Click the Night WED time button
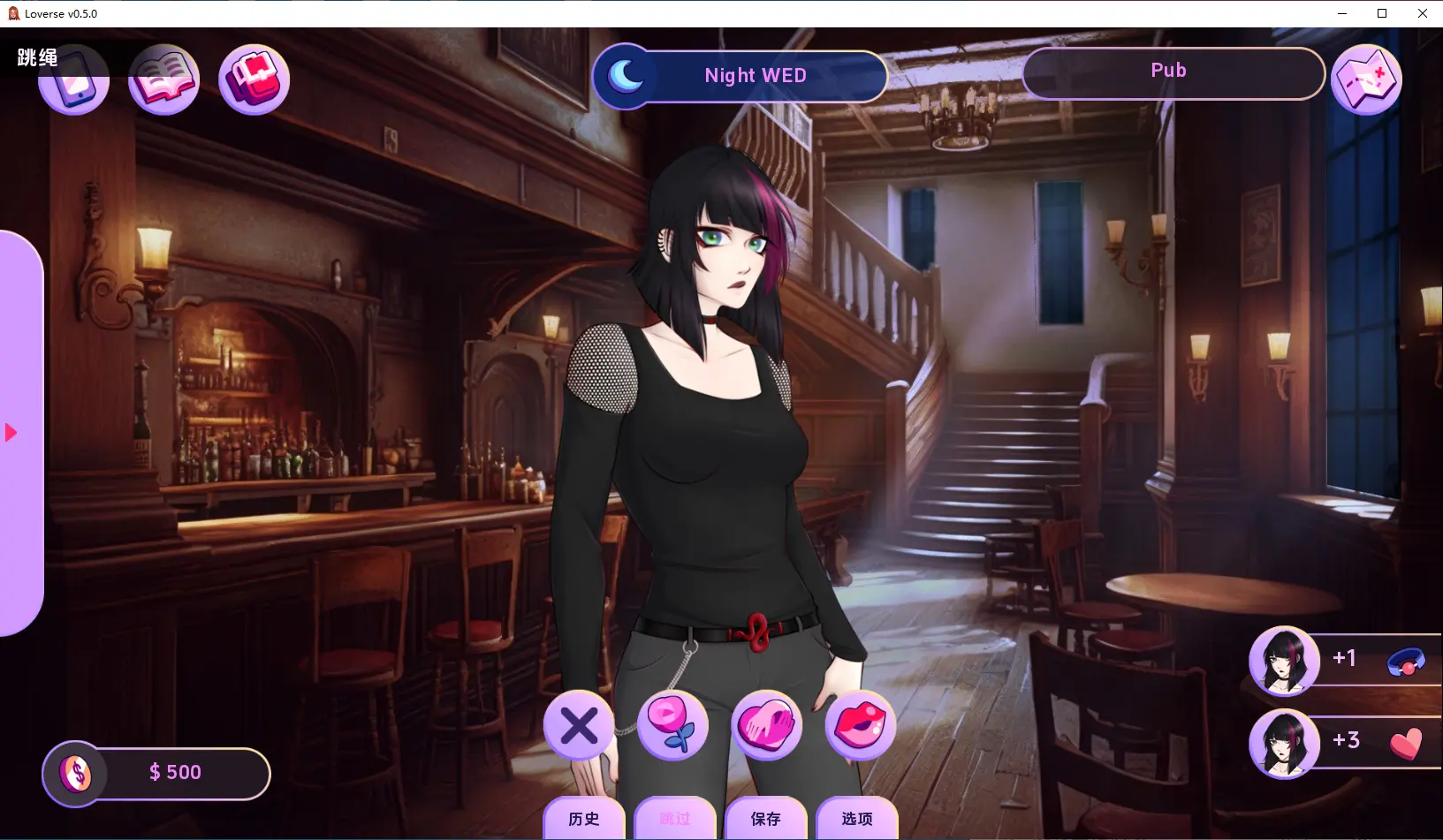The height and width of the screenshot is (840, 1443). pos(740,76)
